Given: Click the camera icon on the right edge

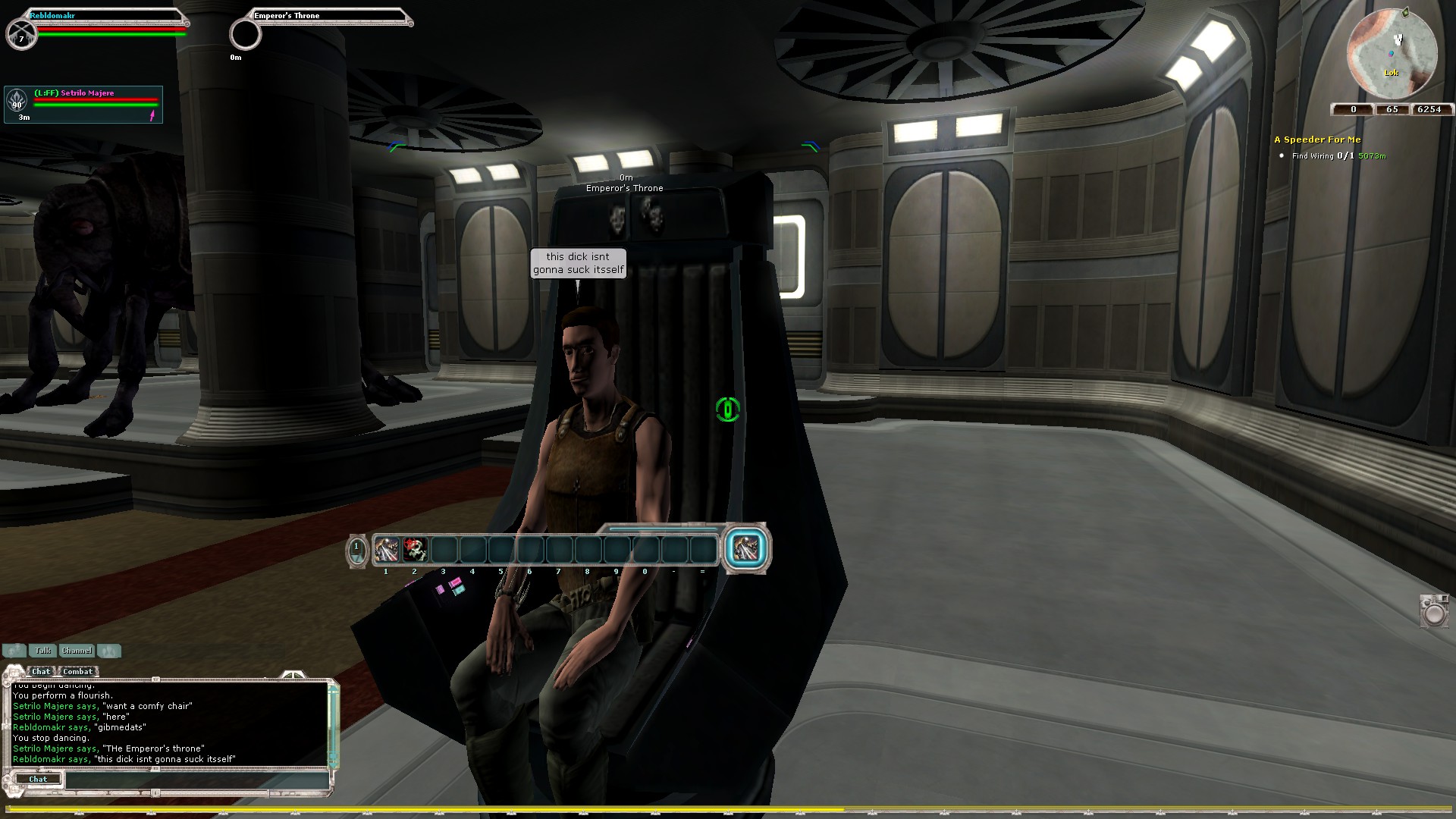Looking at the screenshot, I should coord(1434,610).
